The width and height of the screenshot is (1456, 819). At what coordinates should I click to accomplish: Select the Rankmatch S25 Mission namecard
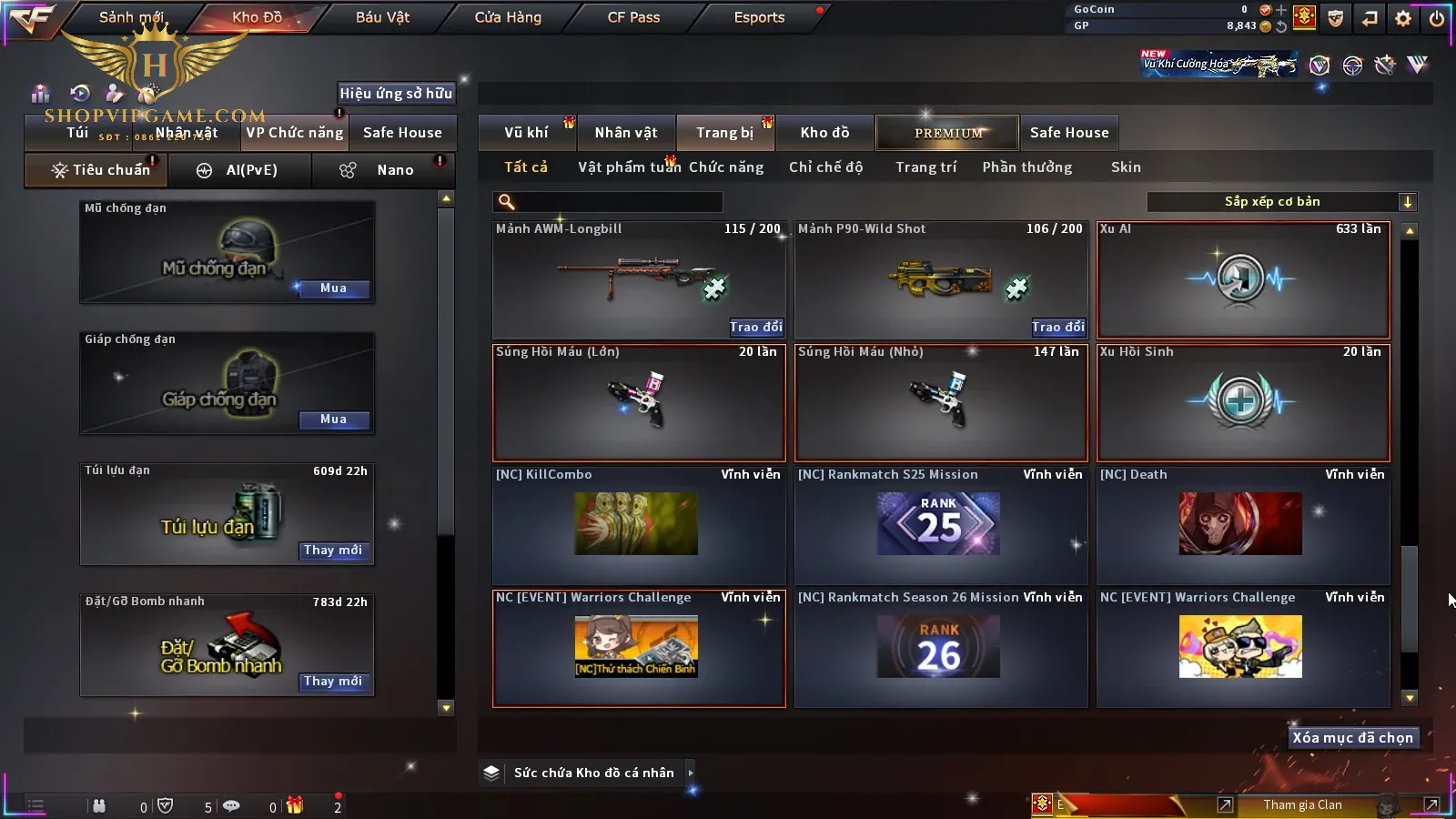click(x=941, y=525)
